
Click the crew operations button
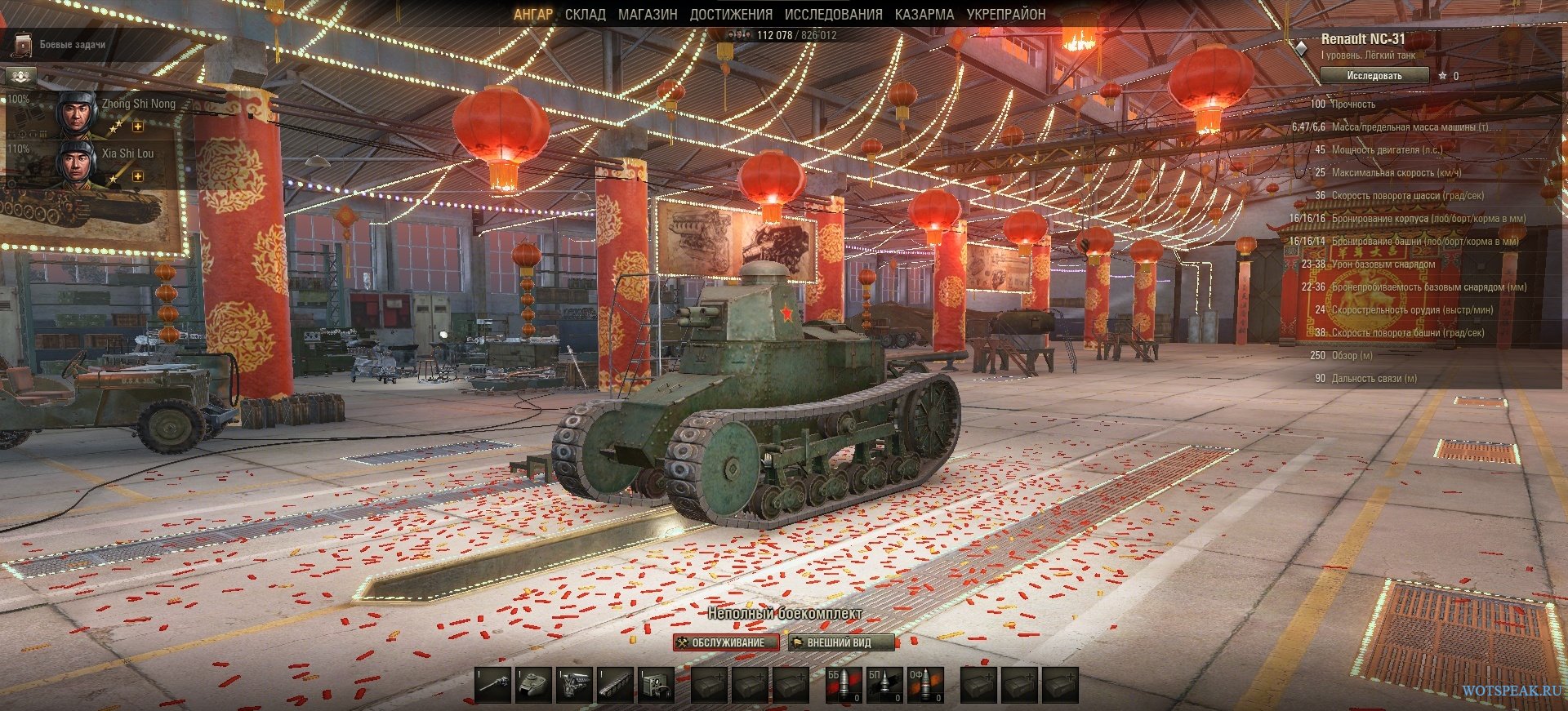21,77
